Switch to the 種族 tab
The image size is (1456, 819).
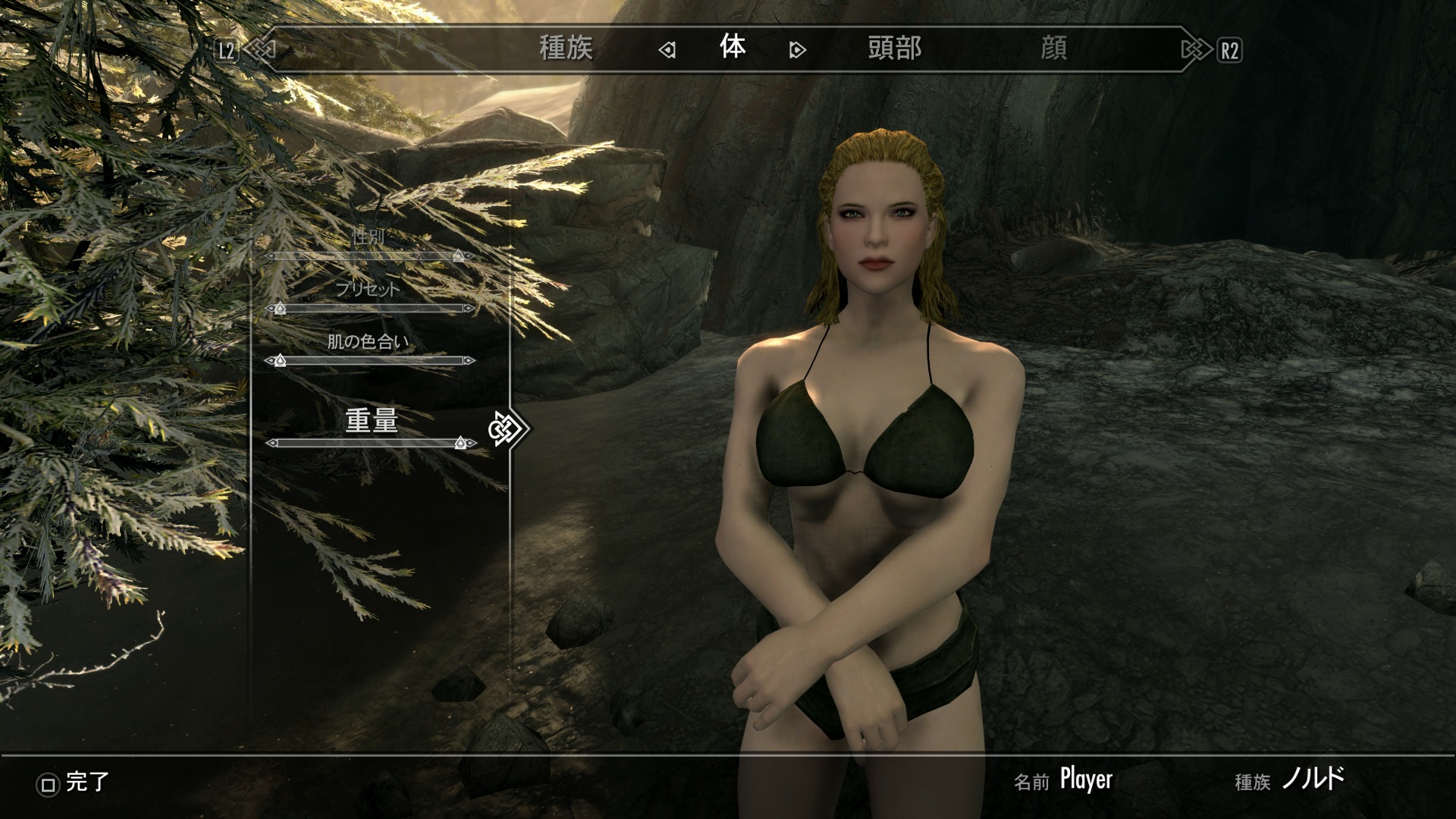click(566, 49)
